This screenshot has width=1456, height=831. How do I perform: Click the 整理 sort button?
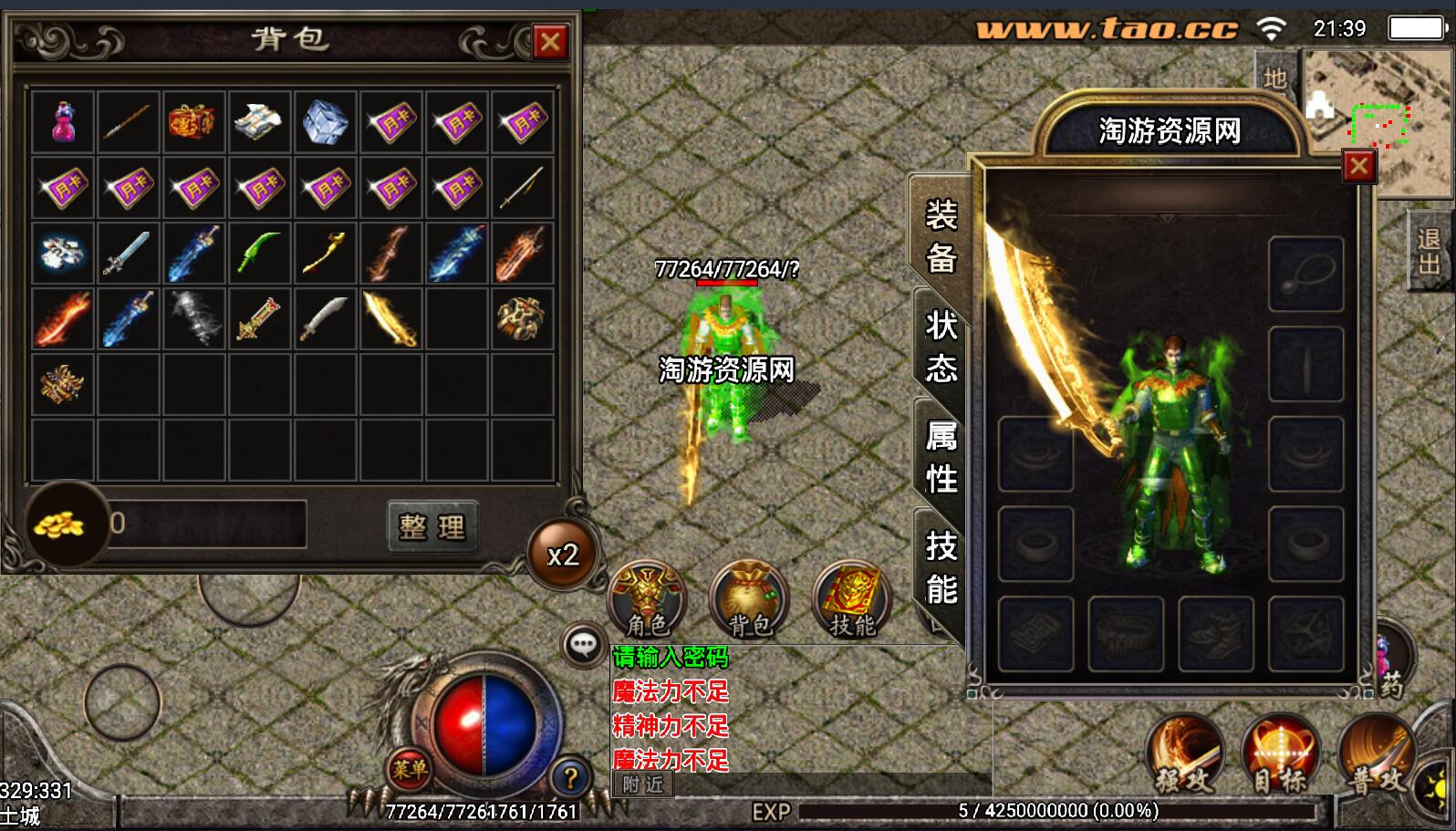[432, 526]
